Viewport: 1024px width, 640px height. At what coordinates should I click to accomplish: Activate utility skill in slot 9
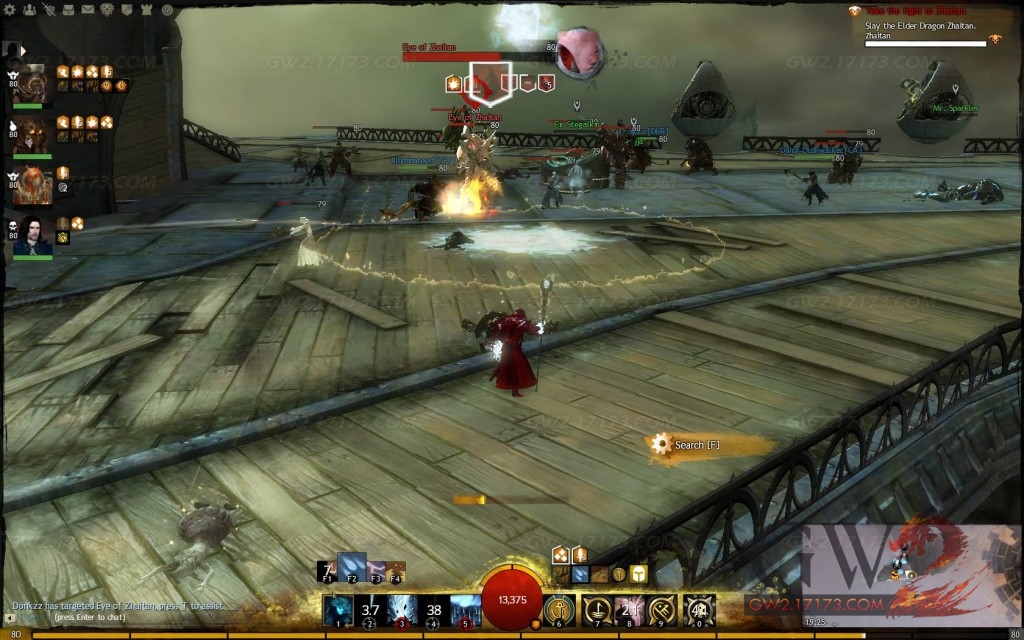tap(661, 609)
